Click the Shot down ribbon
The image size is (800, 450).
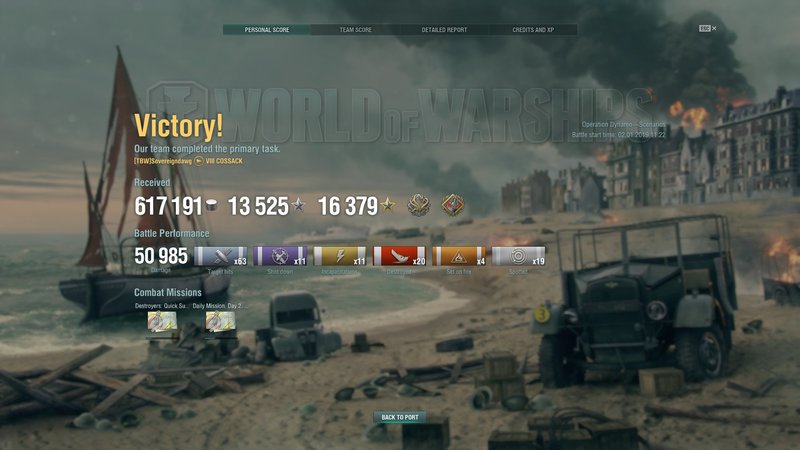tap(281, 257)
